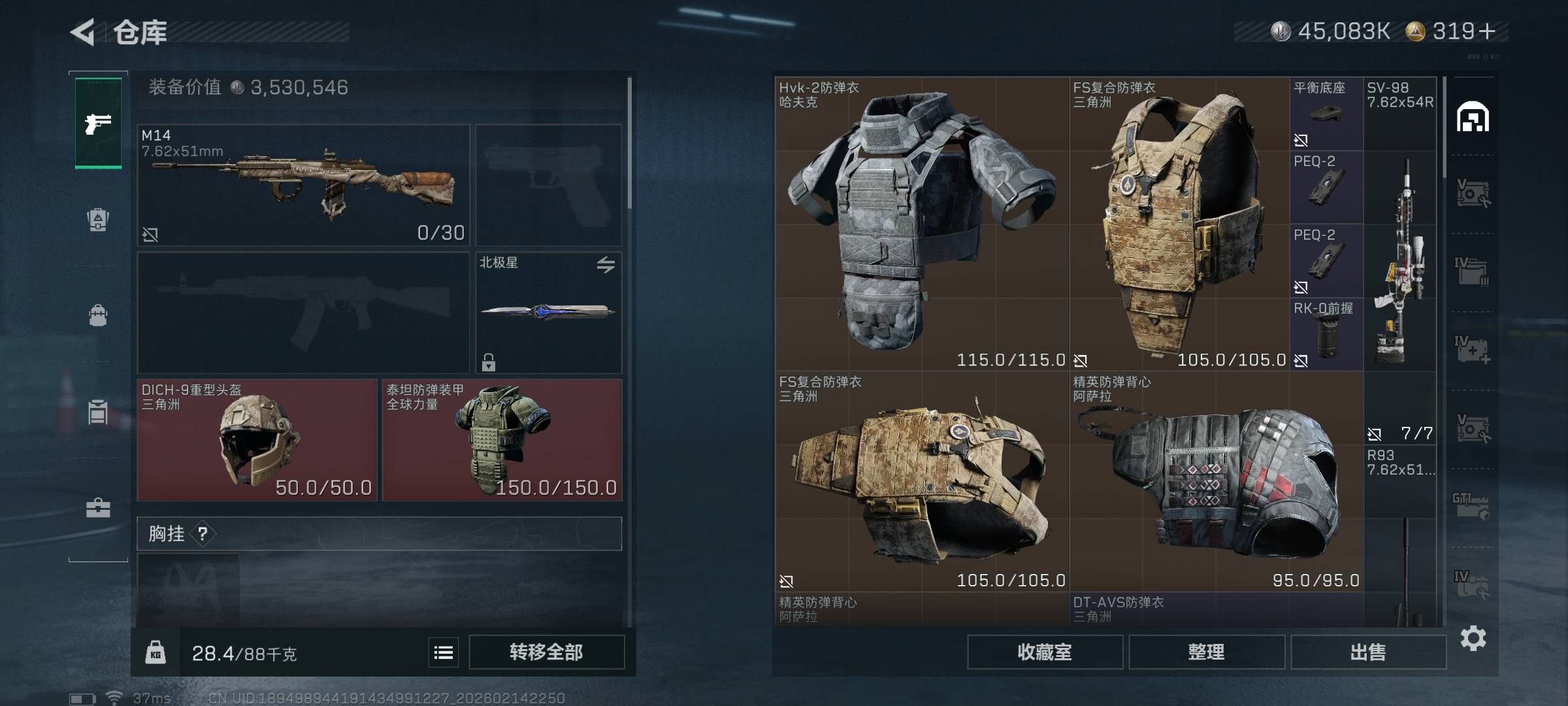Viewport: 1568px width, 706px height.
Task: Select the main warehouse storage tab icon
Action: point(1473,118)
